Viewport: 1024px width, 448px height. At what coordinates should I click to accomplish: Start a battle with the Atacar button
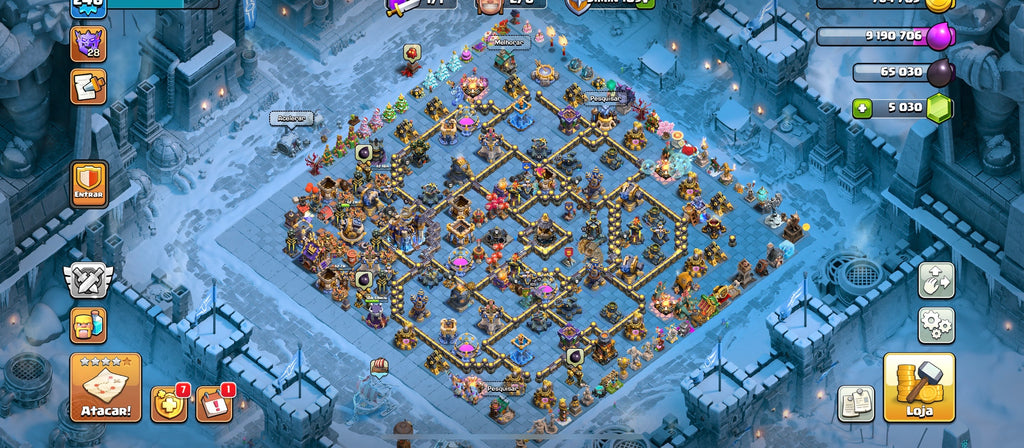[105, 387]
